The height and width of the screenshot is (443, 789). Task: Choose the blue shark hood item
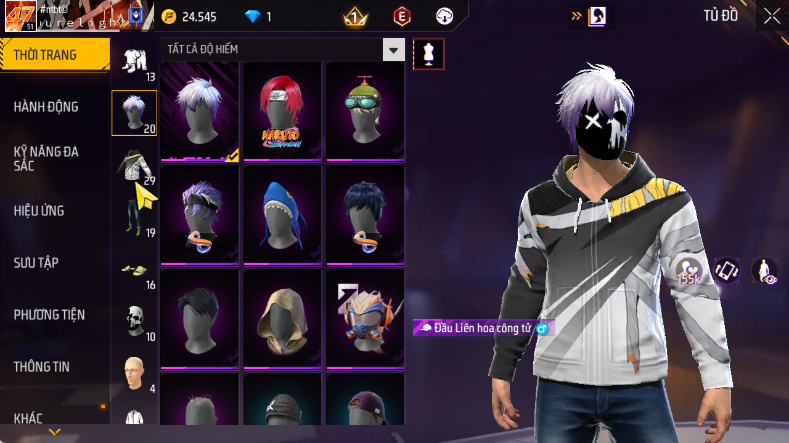(x=282, y=212)
